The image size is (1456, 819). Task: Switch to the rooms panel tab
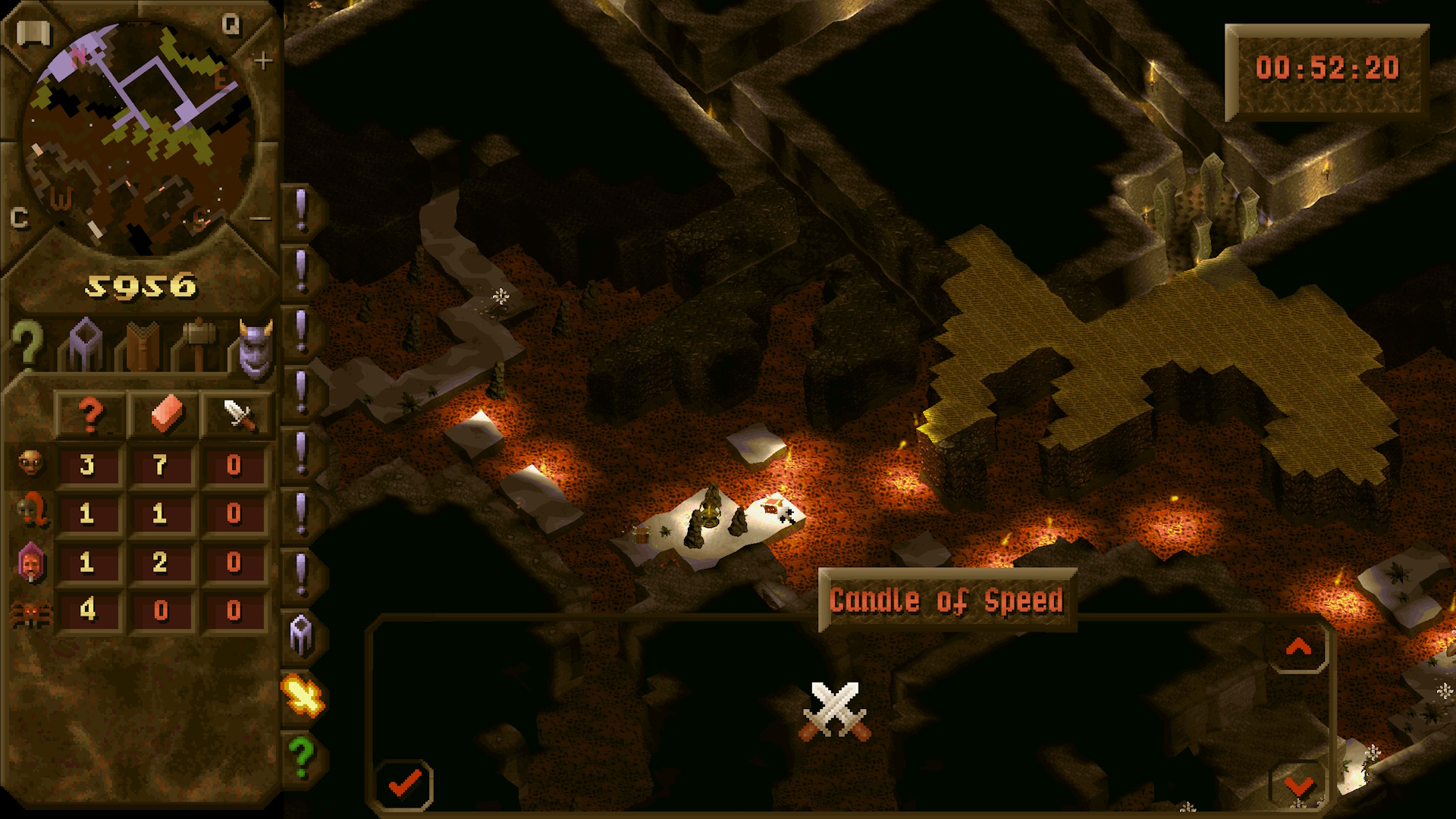click(x=85, y=345)
